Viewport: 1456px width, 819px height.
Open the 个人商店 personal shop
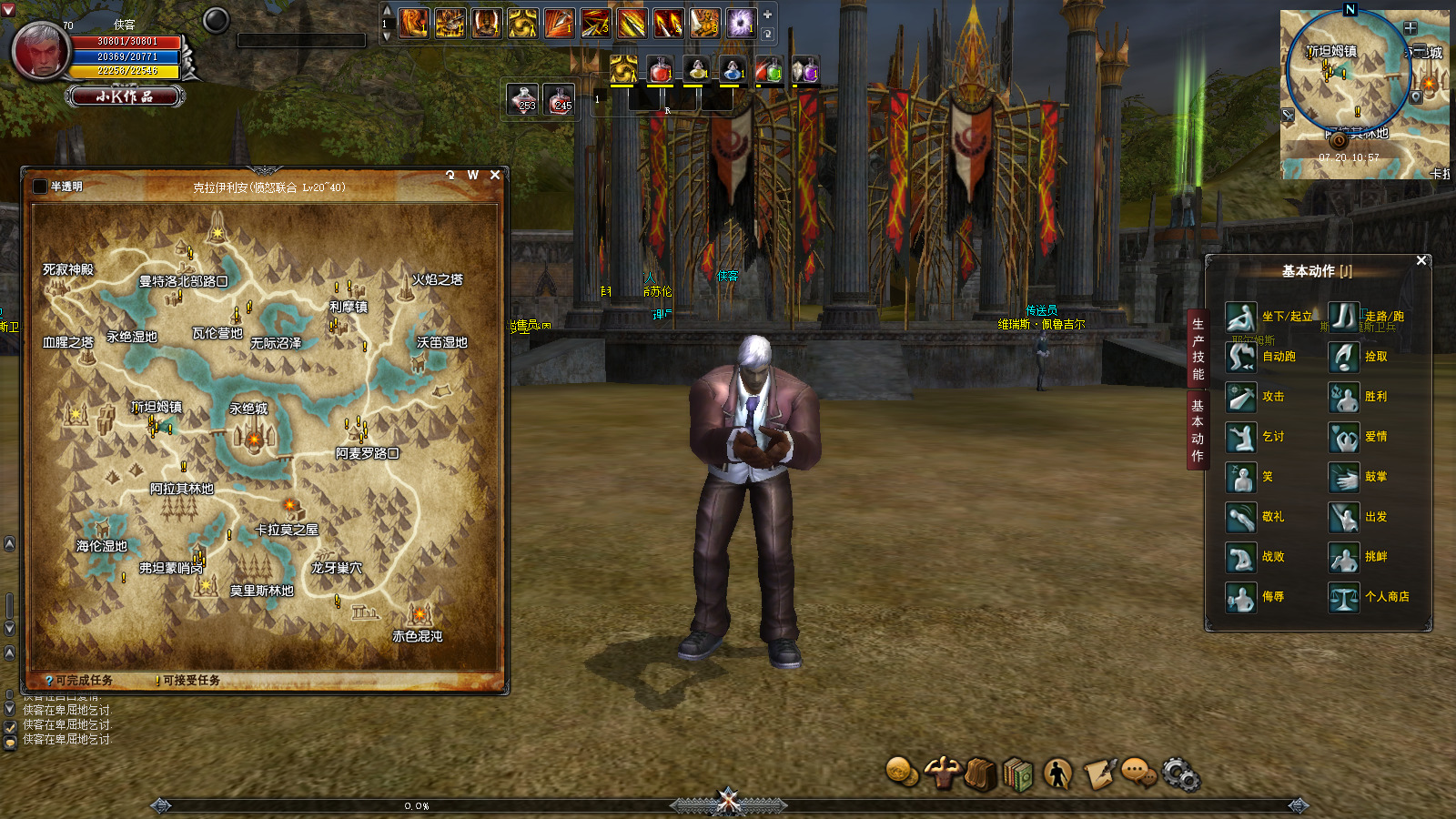(1344, 597)
